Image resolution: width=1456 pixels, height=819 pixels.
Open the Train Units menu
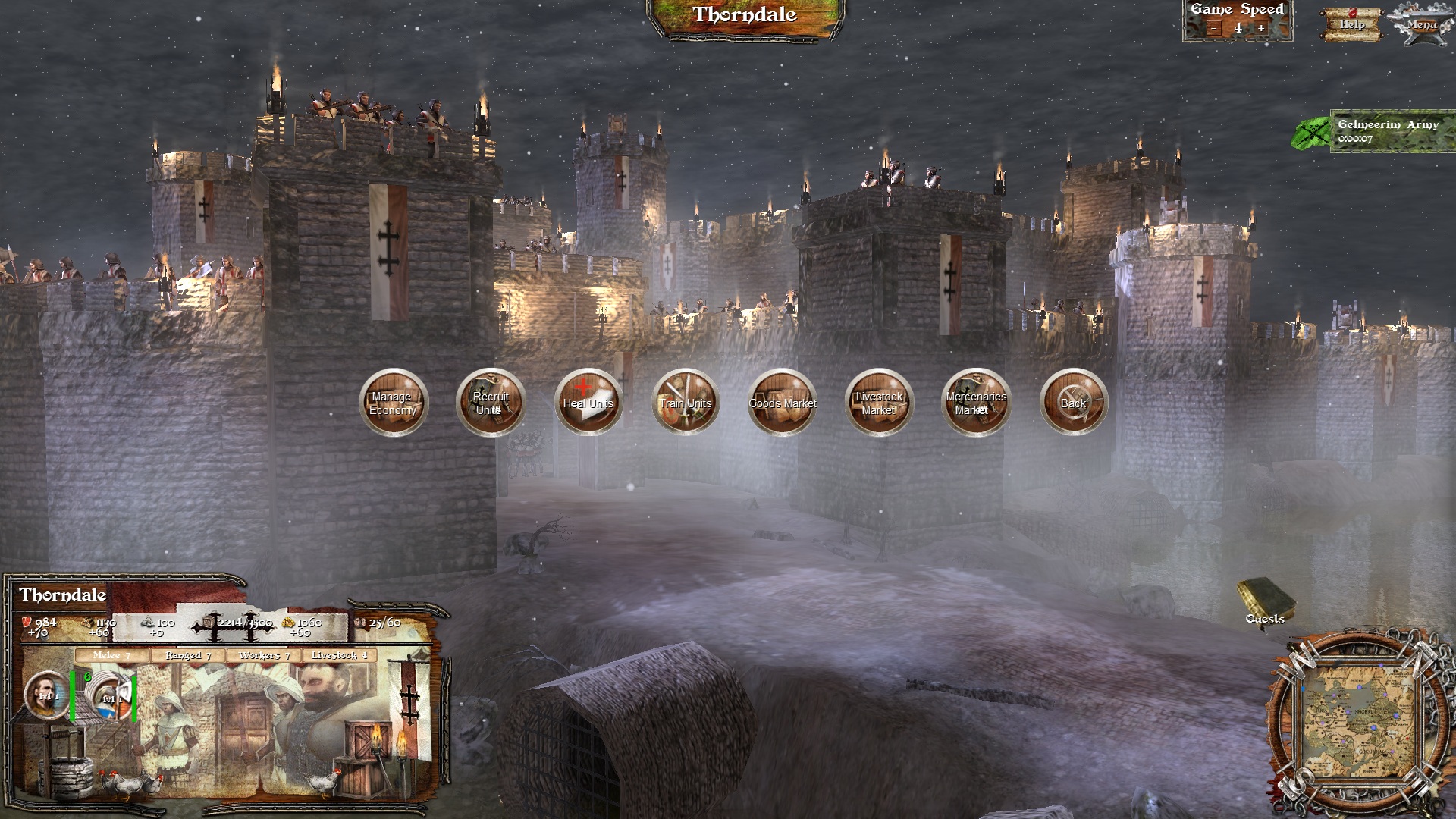pos(685,403)
